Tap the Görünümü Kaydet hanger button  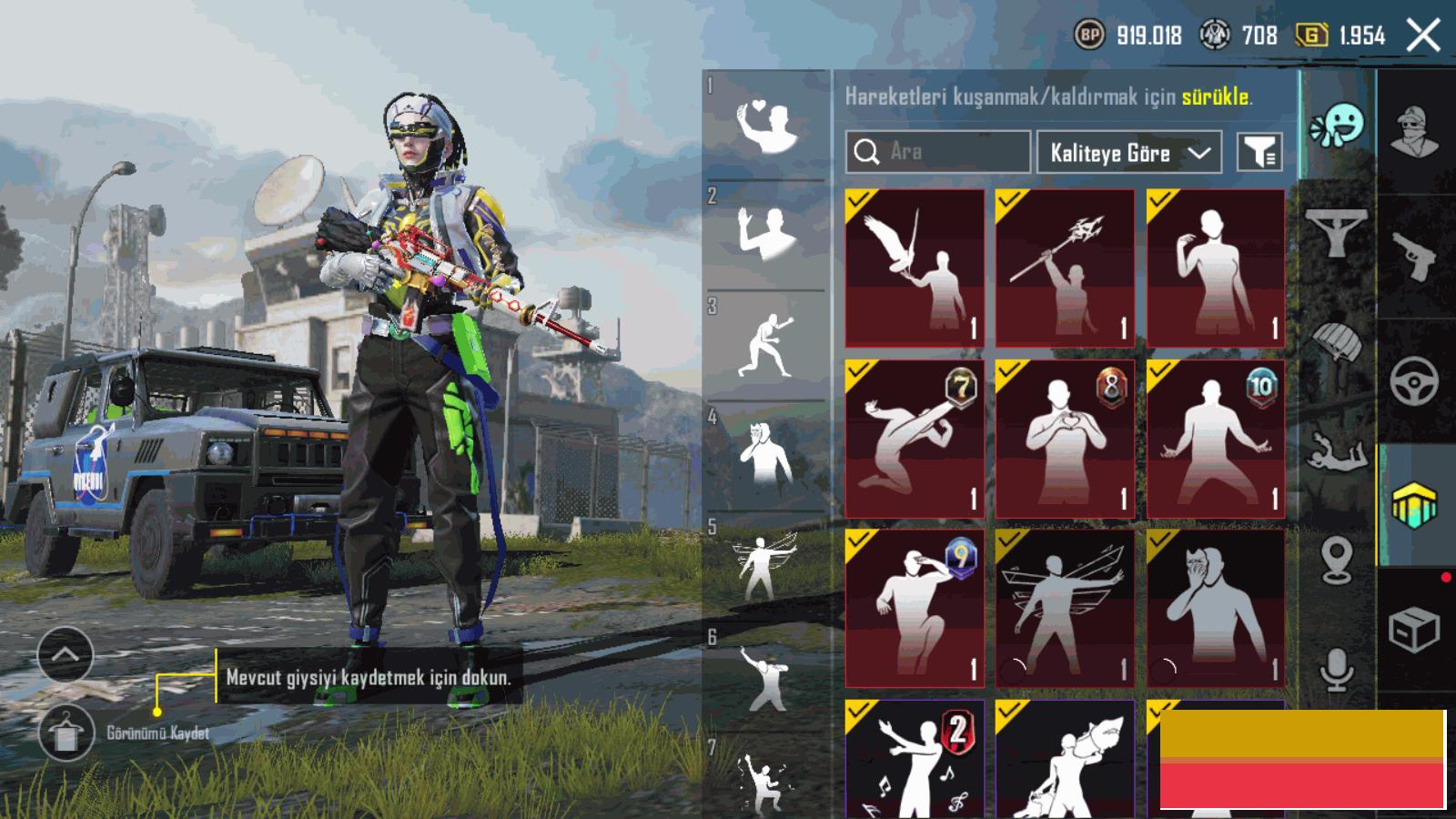click(66, 733)
